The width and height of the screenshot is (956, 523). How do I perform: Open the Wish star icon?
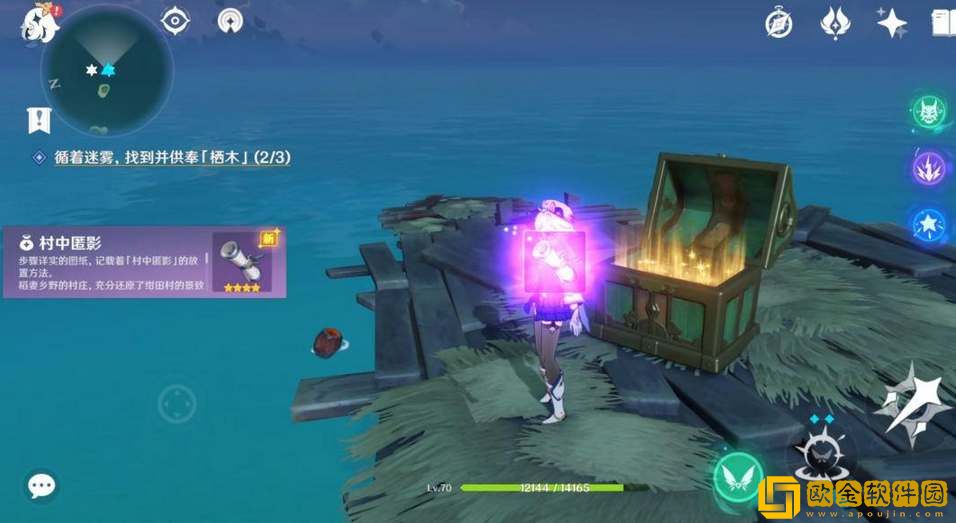[888, 22]
